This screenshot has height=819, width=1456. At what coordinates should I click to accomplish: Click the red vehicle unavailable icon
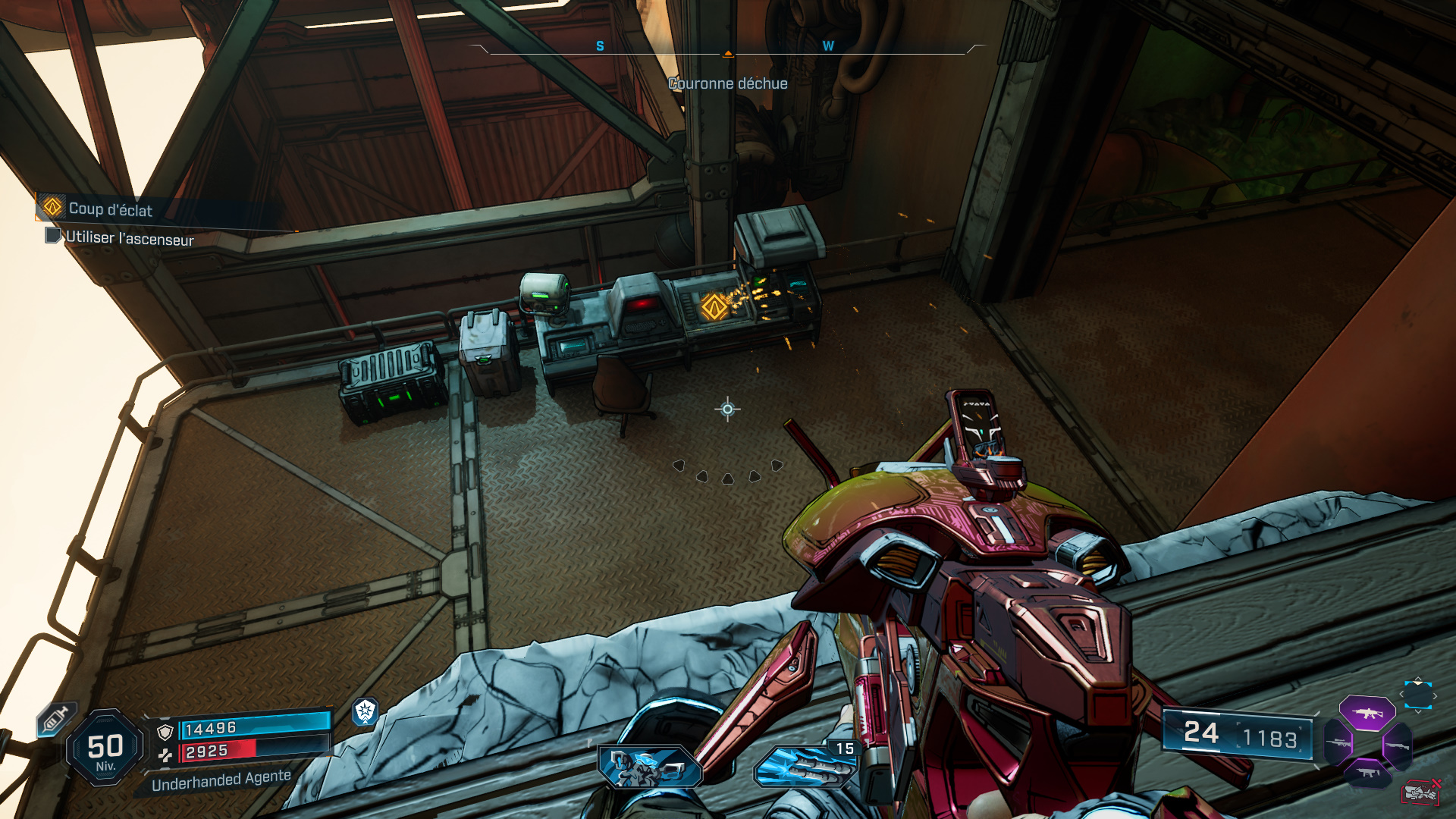[1420, 792]
